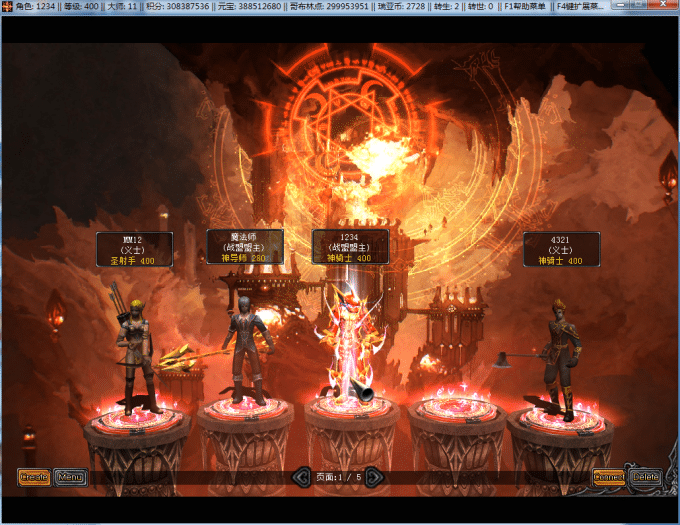Connect with the selected character

(608, 477)
